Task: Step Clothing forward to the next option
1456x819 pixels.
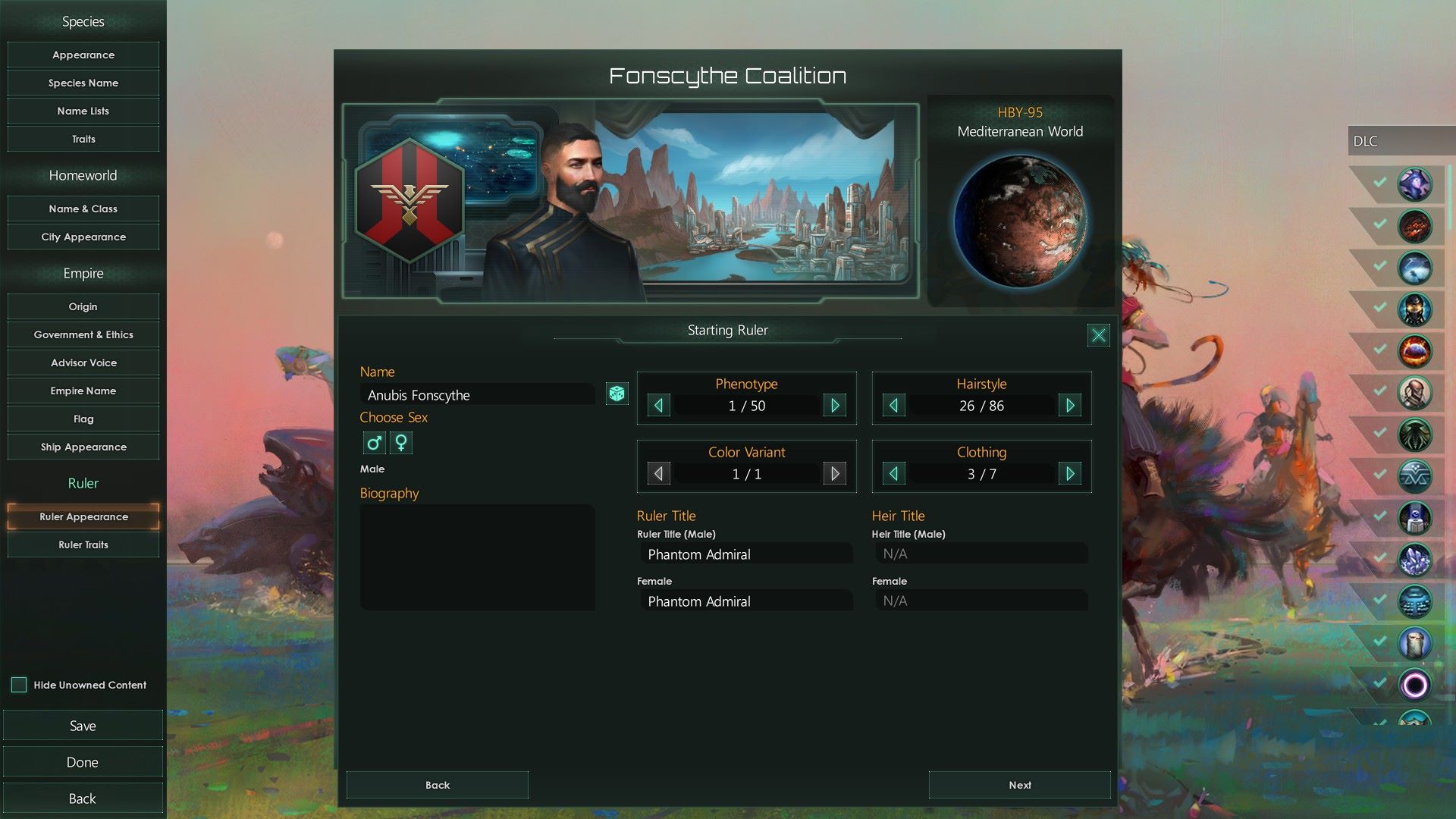Action: [1070, 473]
